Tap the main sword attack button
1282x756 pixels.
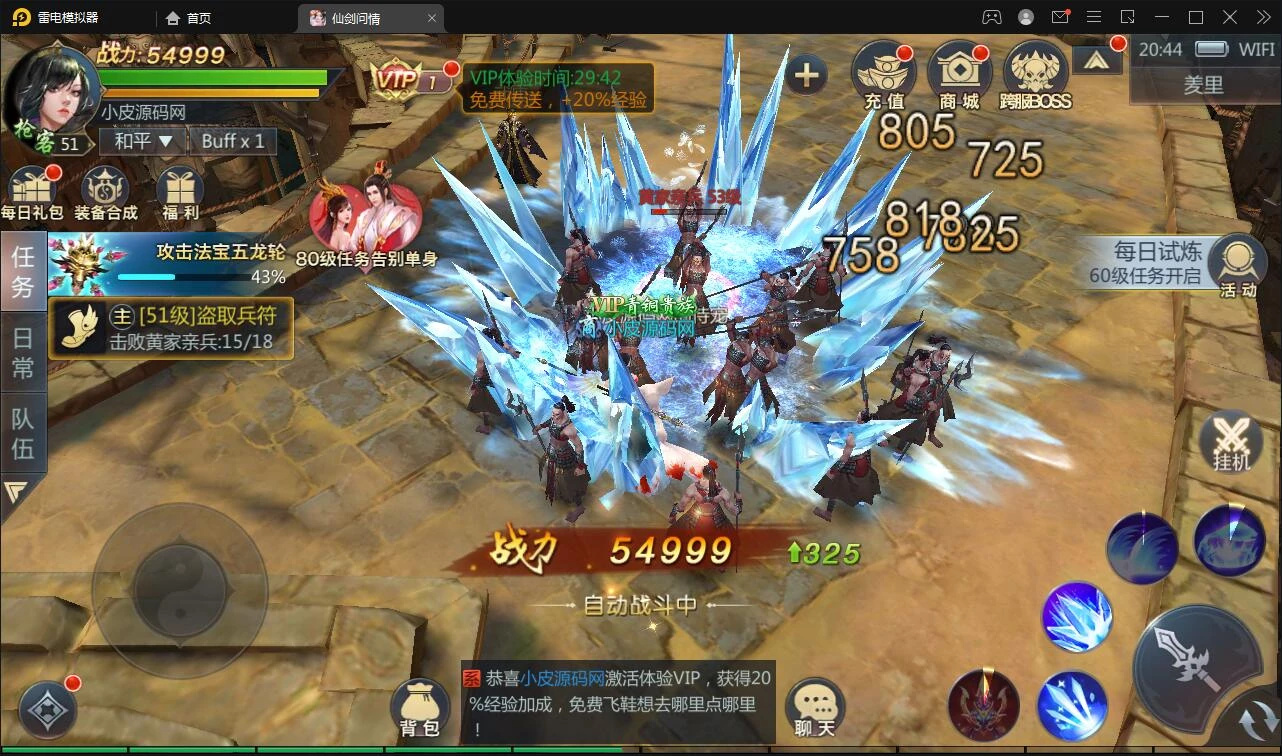pos(1193,660)
